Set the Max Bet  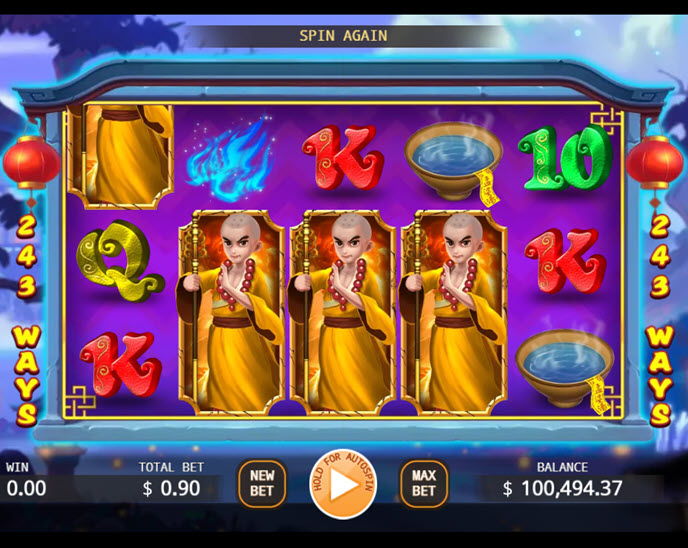click(x=424, y=484)
